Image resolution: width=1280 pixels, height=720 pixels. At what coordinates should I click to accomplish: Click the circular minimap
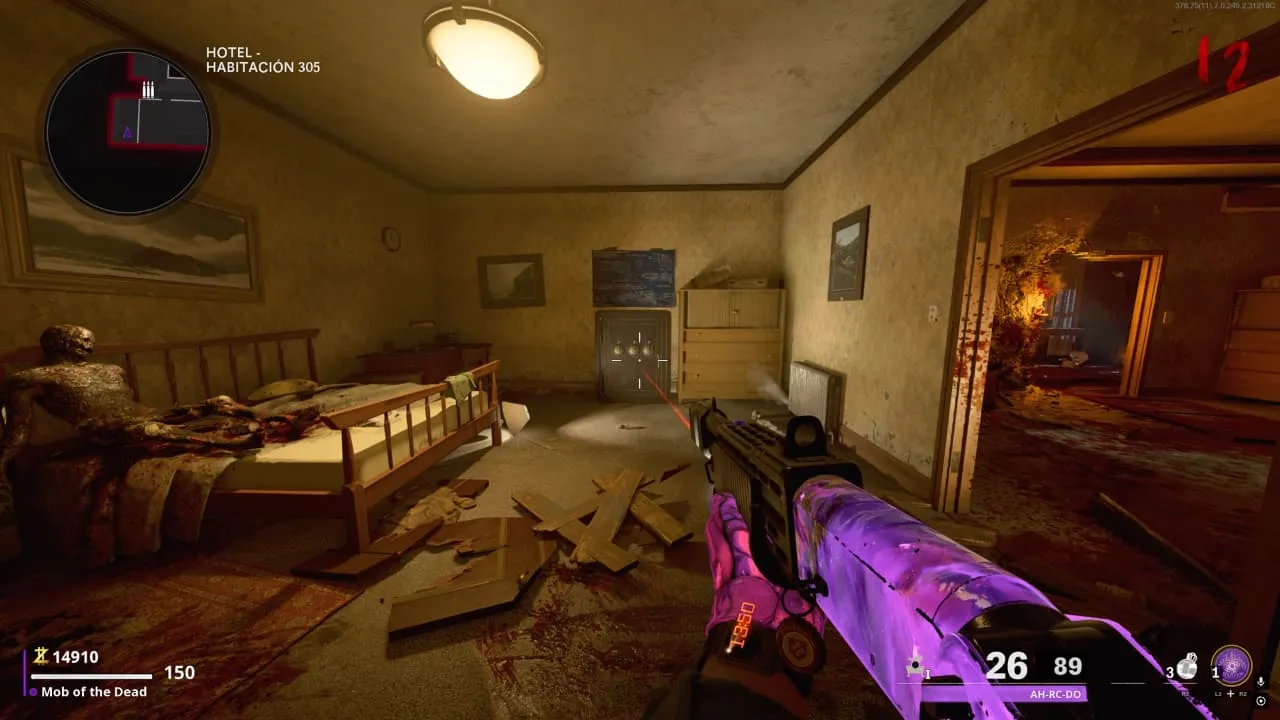tap(127, 131)
